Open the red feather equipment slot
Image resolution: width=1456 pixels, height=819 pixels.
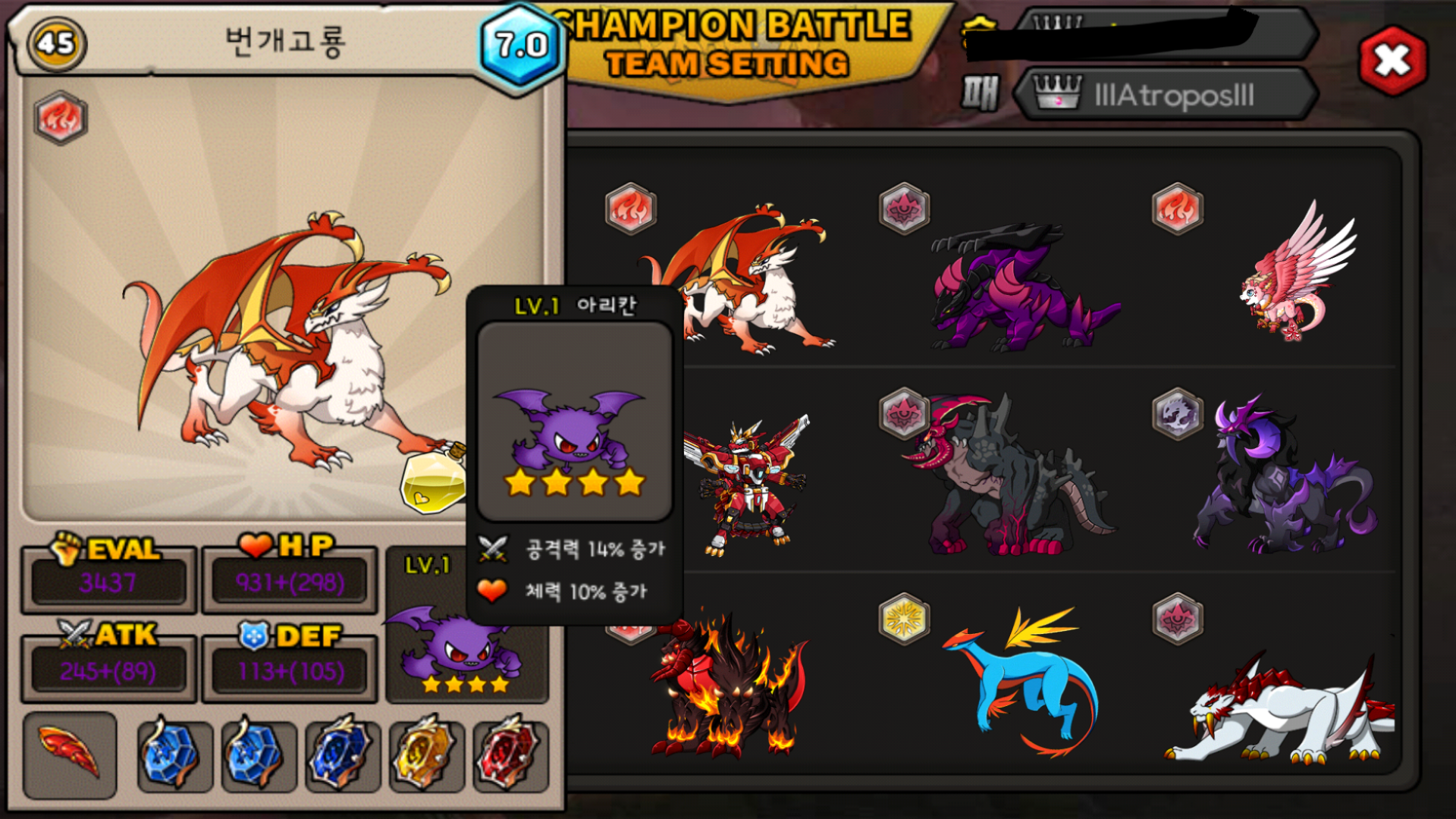coord(70,755)
